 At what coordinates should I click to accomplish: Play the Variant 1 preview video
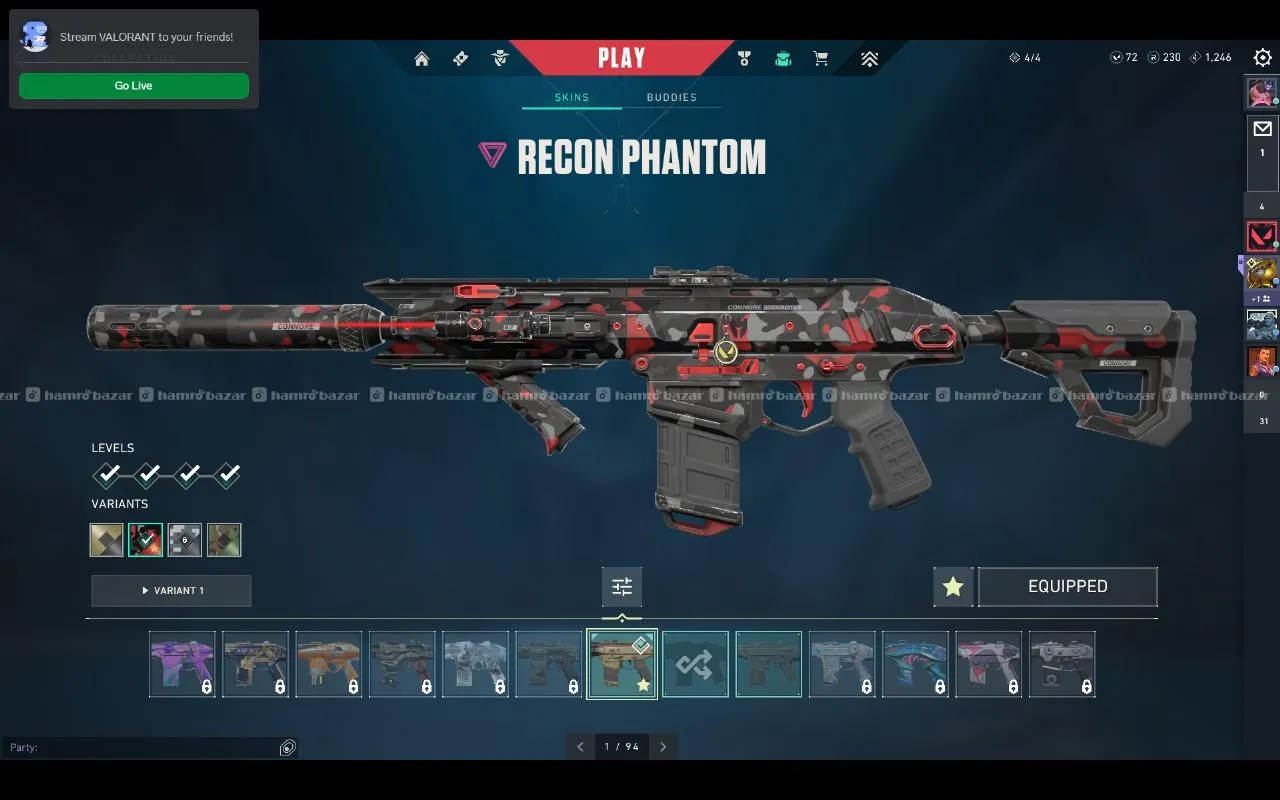pyautogui.click(x=171, y=591)
